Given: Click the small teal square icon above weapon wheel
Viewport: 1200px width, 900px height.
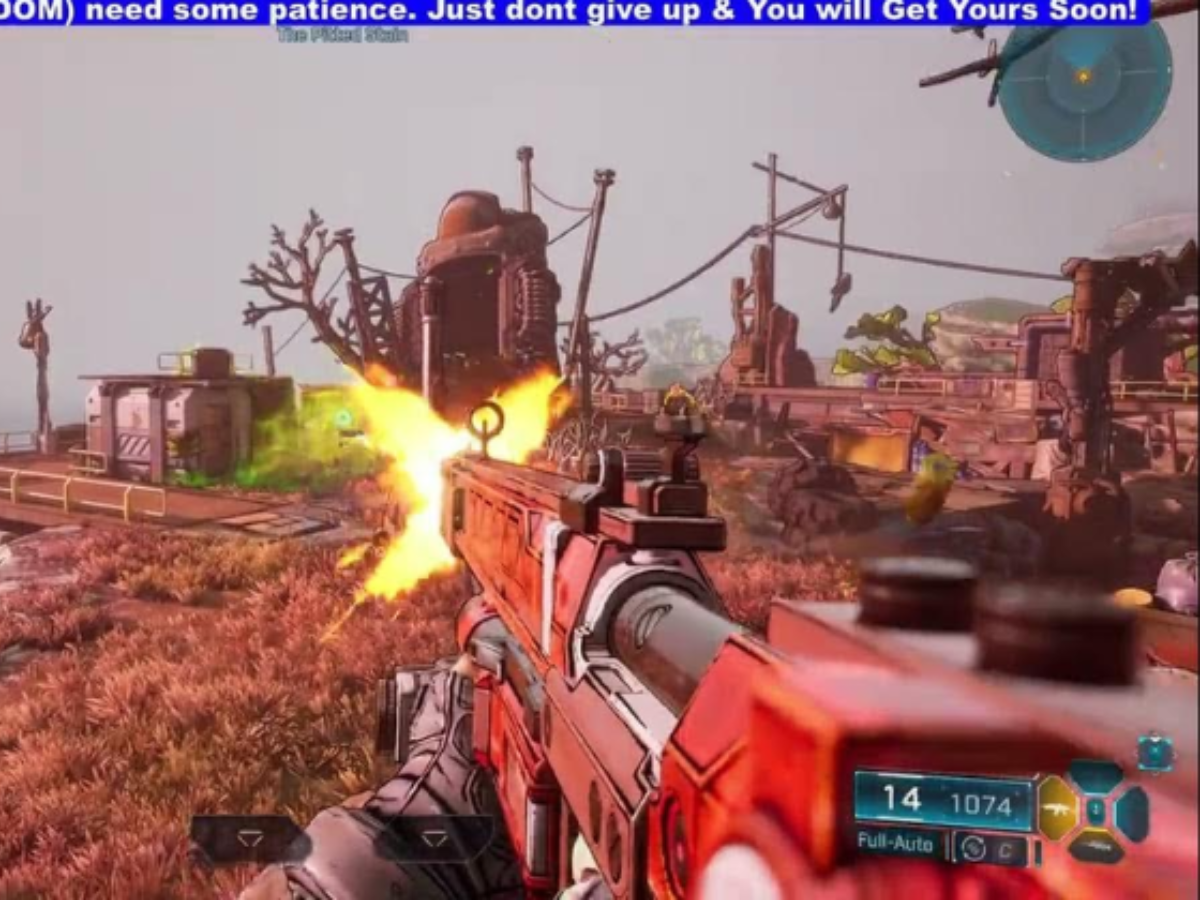Looking at the screenshot, I should click(1155, 753).
